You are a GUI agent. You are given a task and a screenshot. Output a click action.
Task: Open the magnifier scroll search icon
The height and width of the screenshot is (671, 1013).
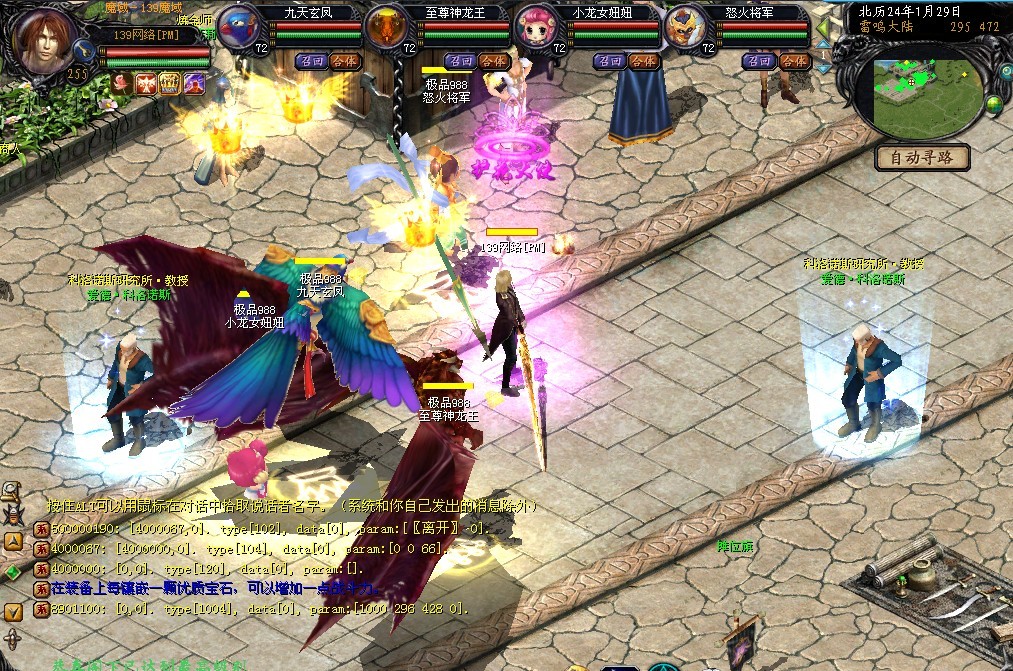12,491
